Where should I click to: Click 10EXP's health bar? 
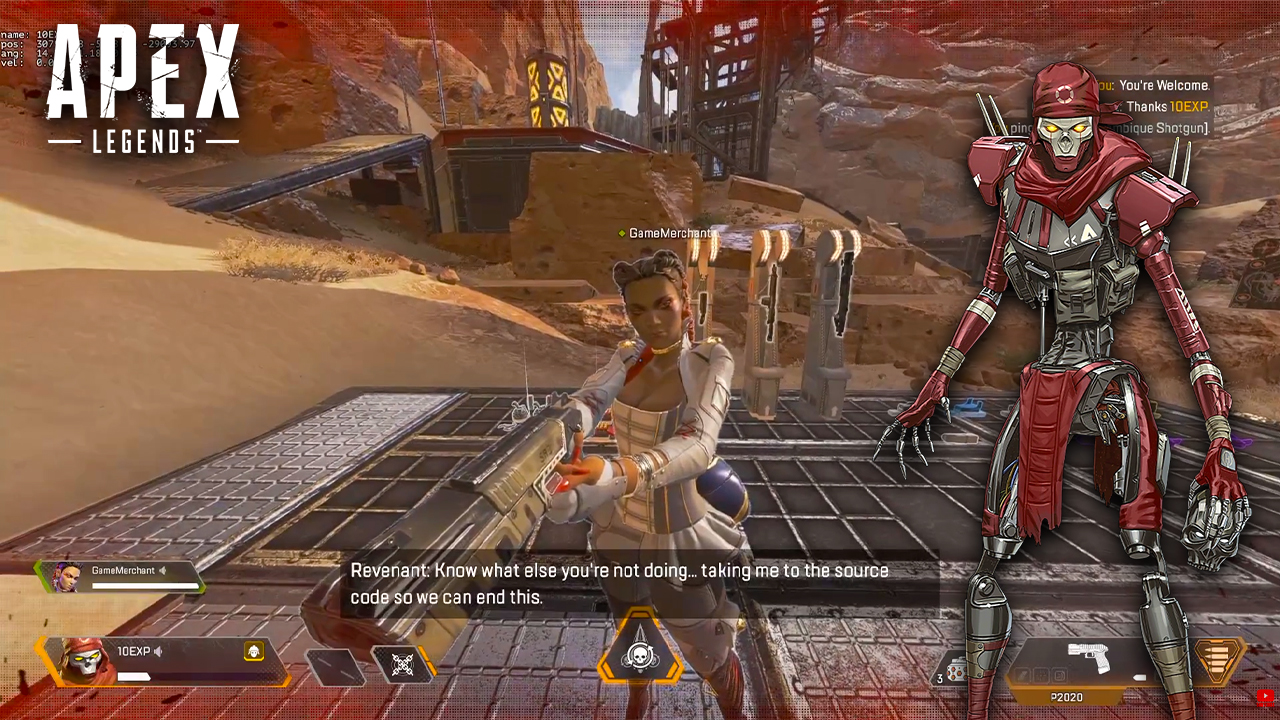133,676
